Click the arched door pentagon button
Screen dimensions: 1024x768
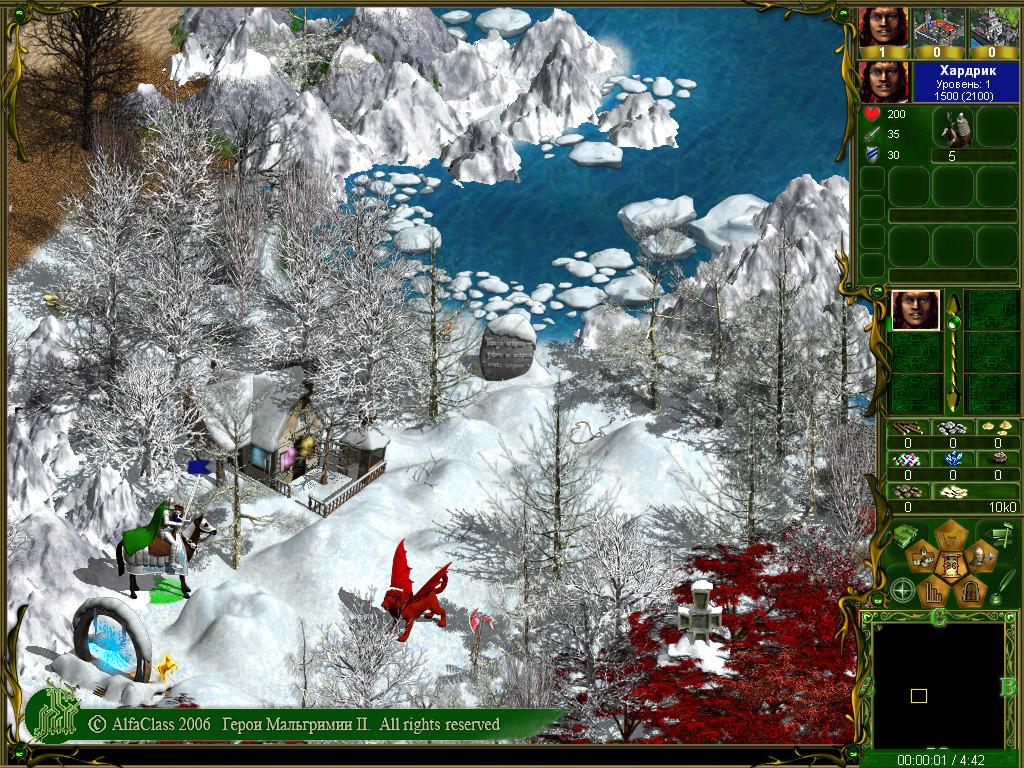pos(968,592)
